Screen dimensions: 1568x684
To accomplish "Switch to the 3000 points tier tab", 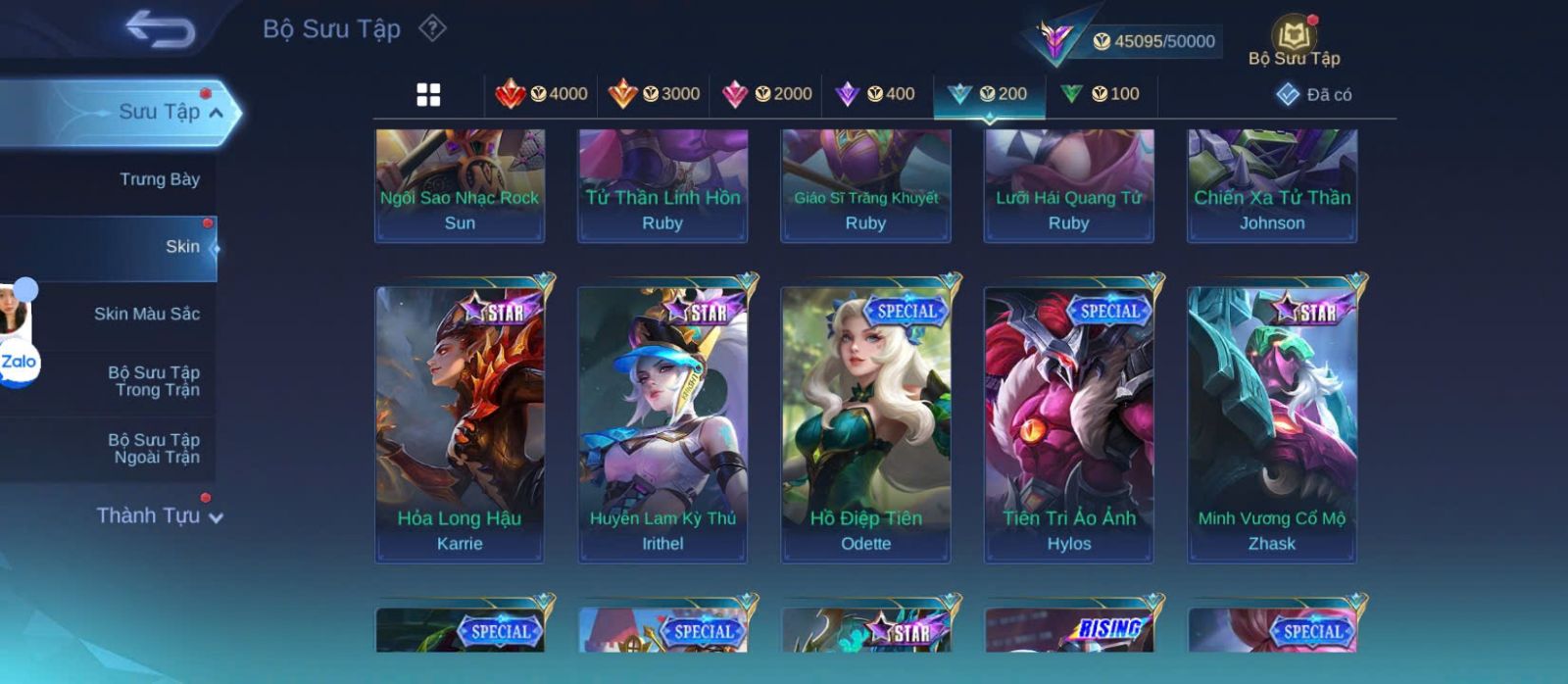I will [x=654, y=94].
